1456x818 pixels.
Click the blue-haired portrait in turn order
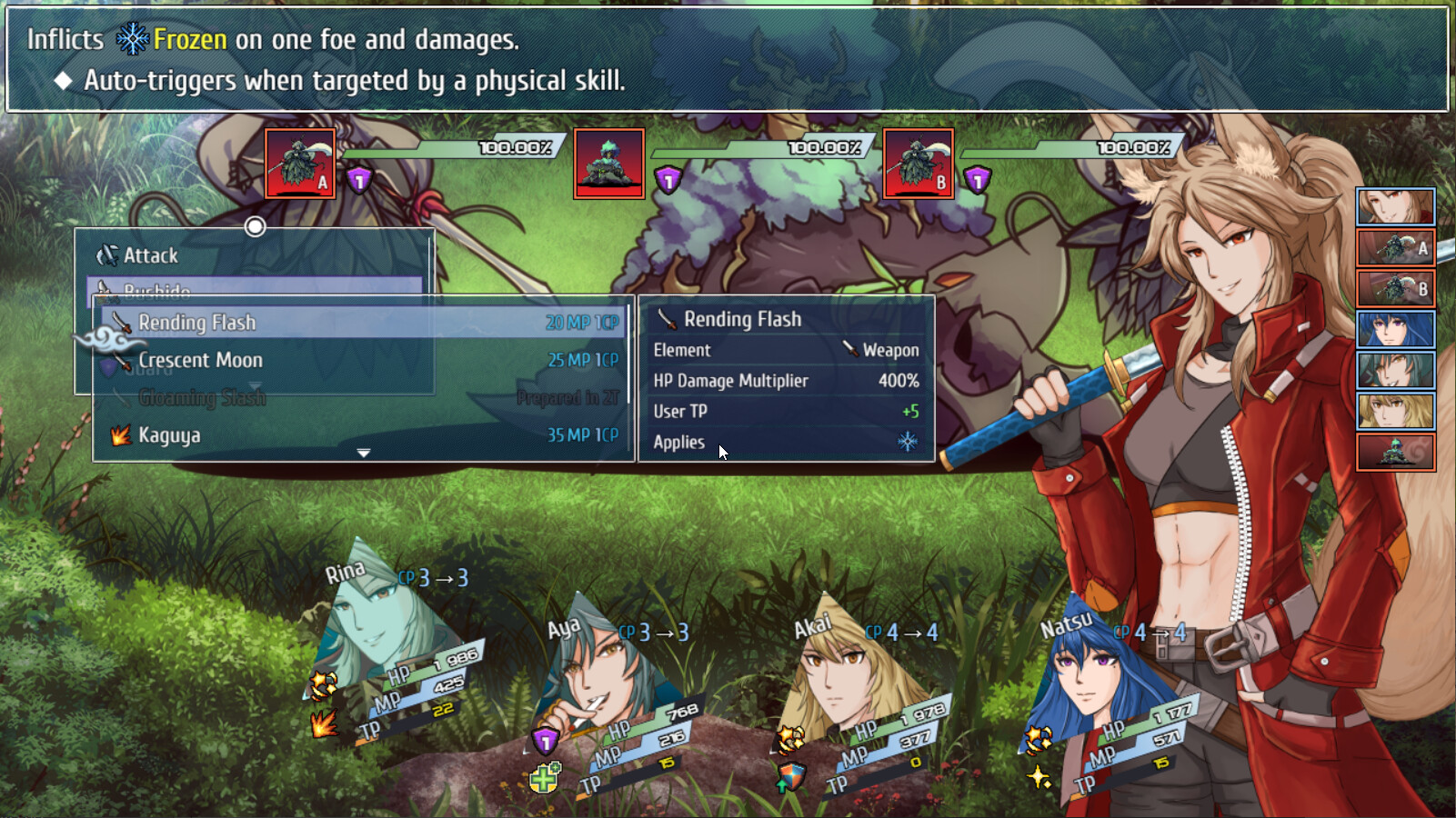click(x=1395, y=329)
